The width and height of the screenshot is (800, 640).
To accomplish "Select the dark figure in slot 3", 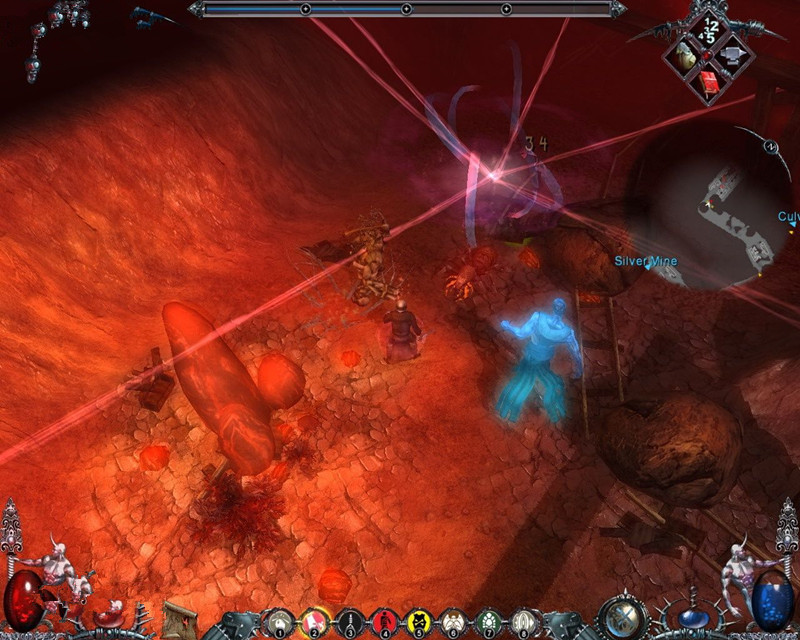I will tap(348, 620).
